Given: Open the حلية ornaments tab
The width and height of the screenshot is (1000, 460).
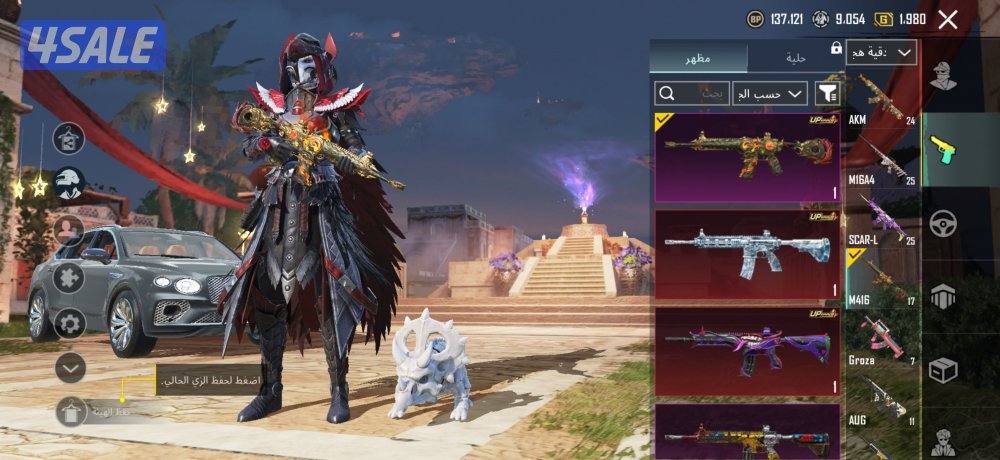Looking at the screenshot, I should [x=794, y=58].
